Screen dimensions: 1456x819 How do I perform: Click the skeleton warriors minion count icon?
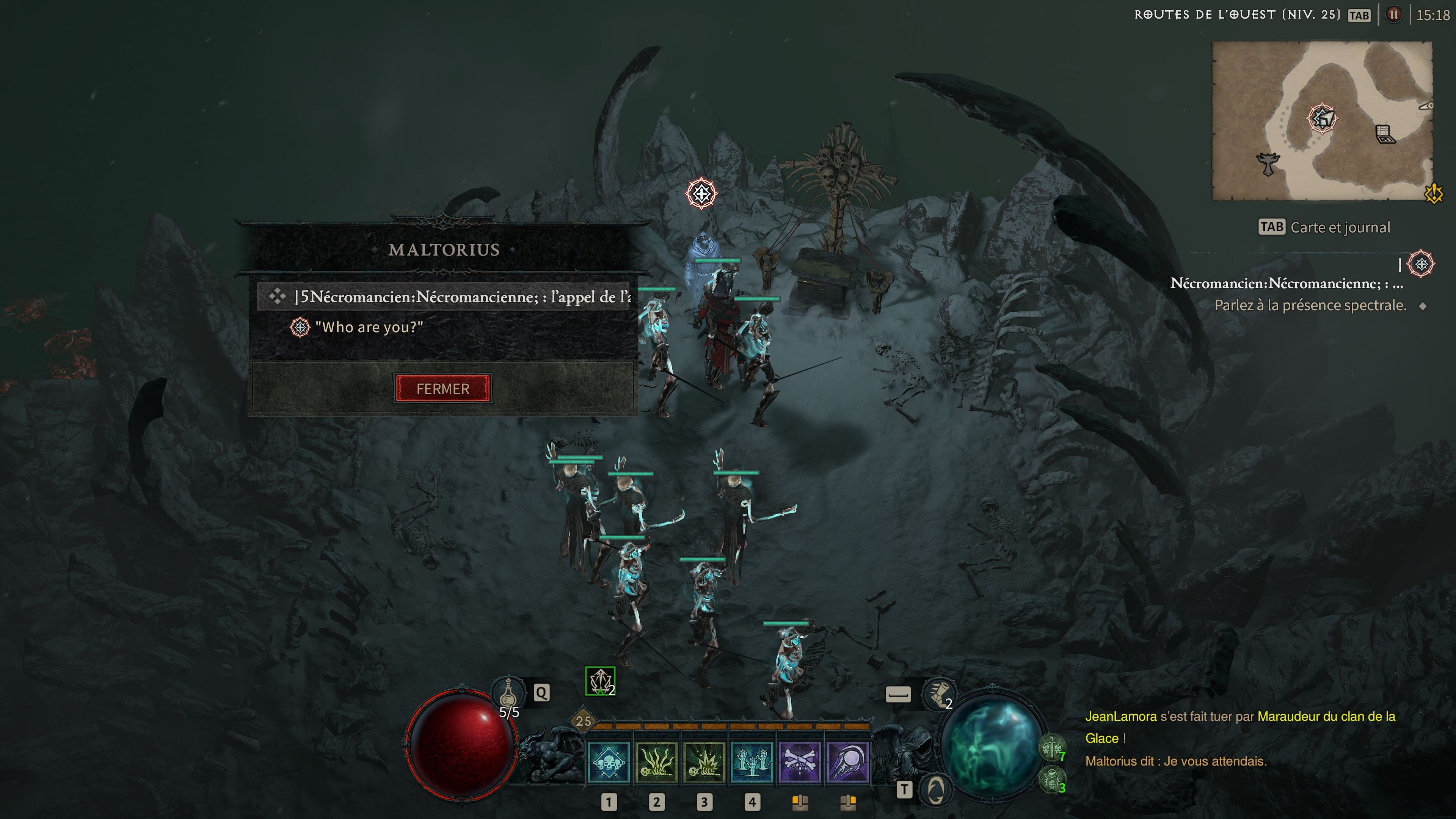pos(1051,748)
